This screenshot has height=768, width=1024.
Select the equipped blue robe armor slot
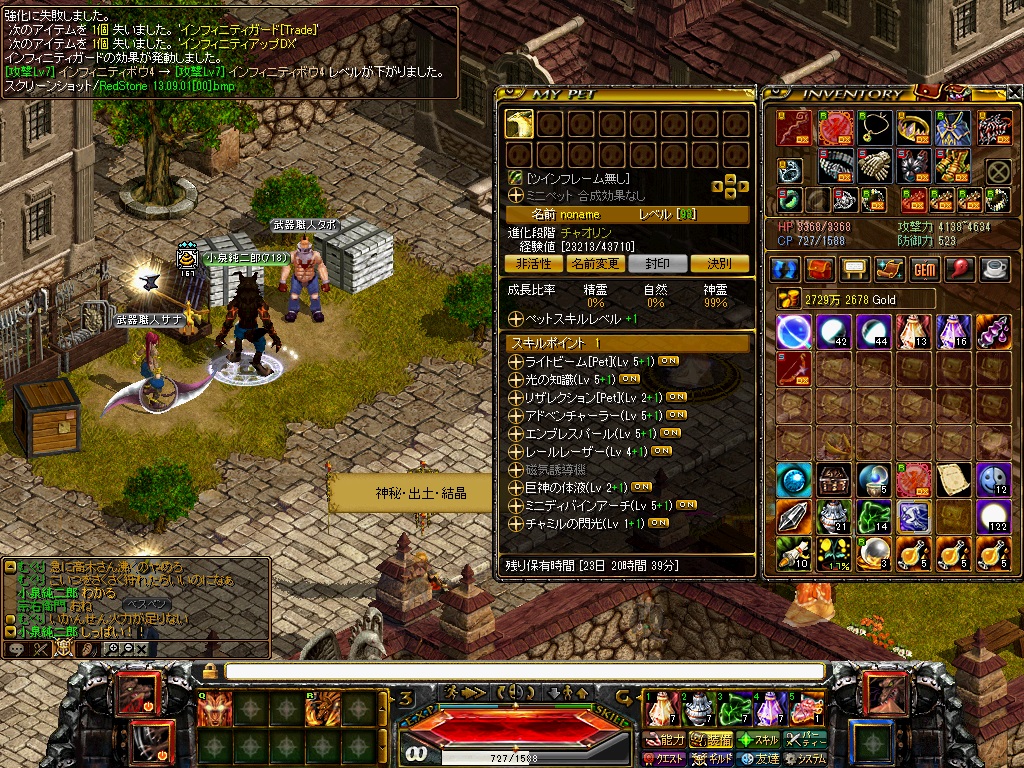(x=952, y=128)
